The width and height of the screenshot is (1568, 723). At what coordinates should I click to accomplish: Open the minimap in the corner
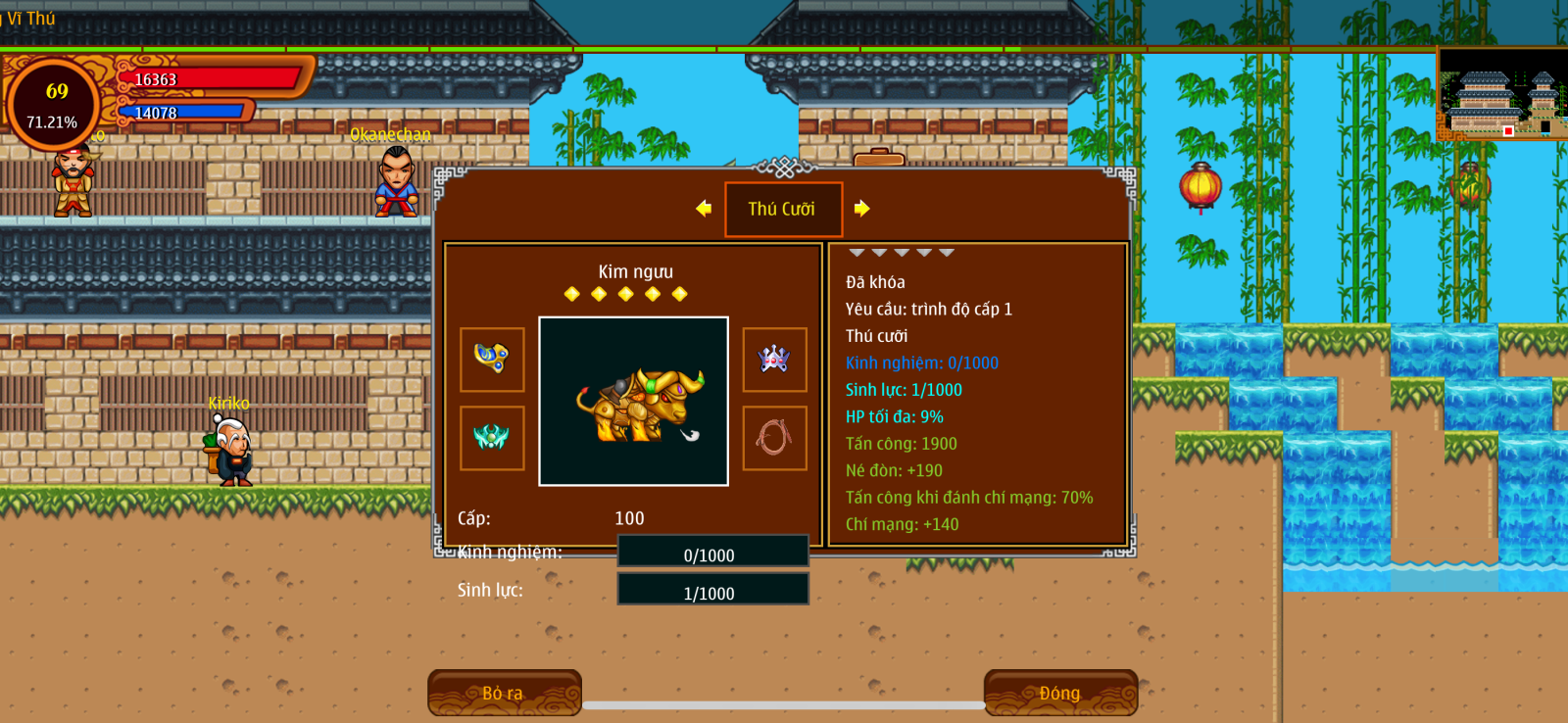(x=1501, y=95)
